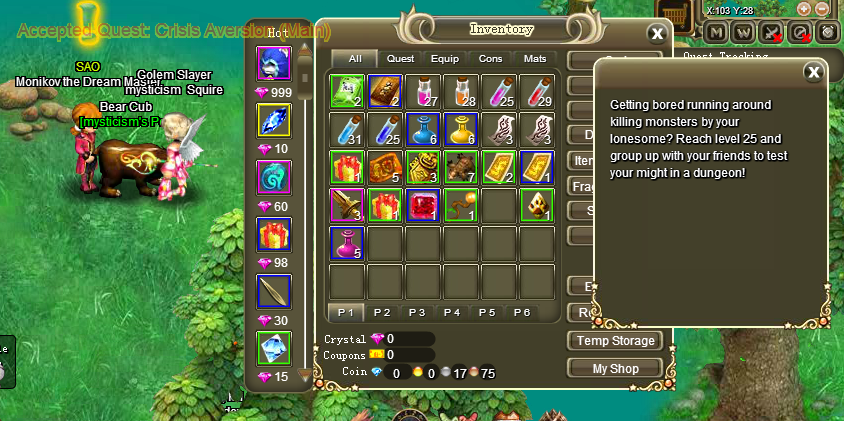Screen dimensions: 844x421
Task: Select the red gem item slot
Action: coord(423,205)
